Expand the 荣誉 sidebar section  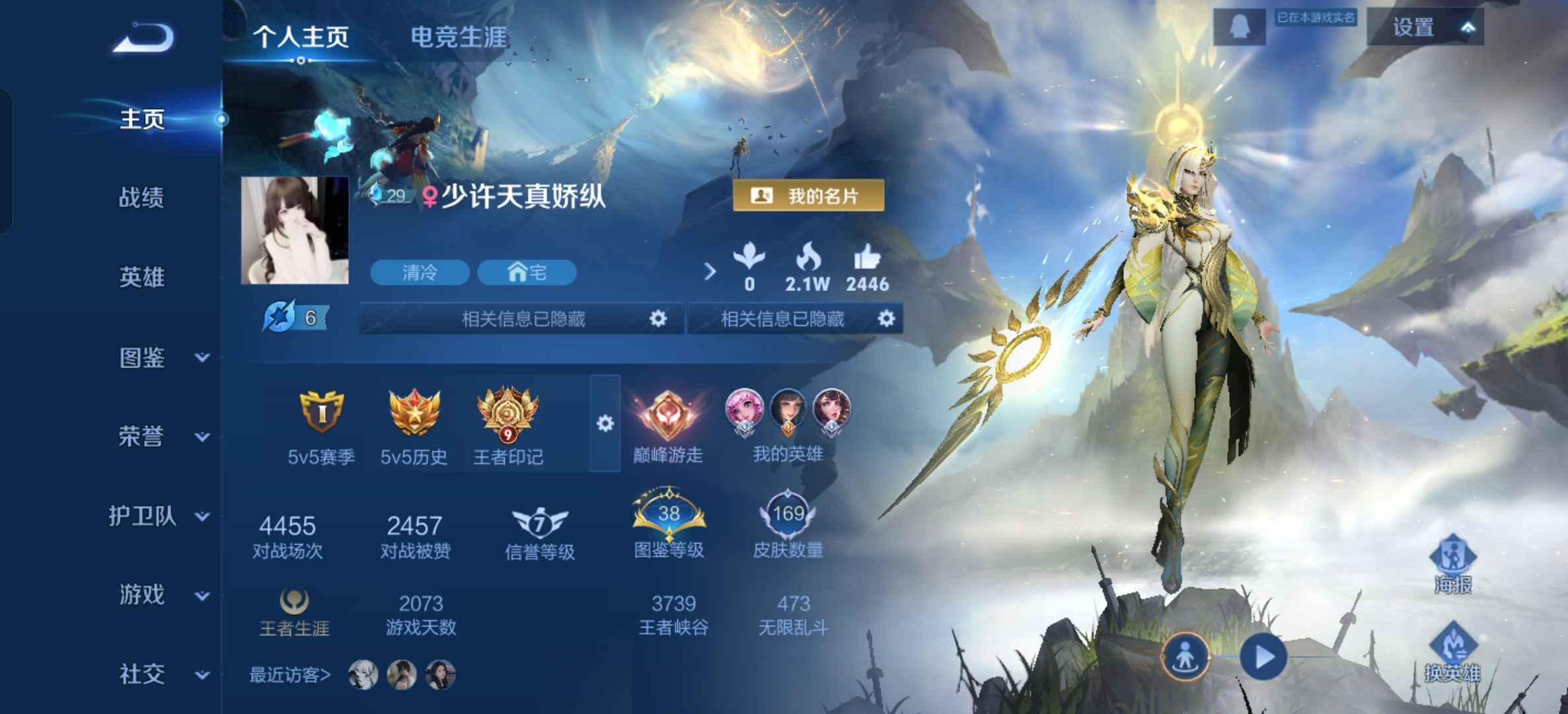point(202,437)
